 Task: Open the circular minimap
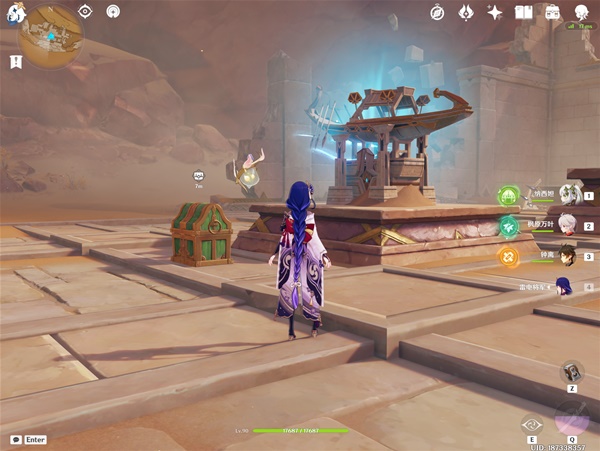[50, 36]
